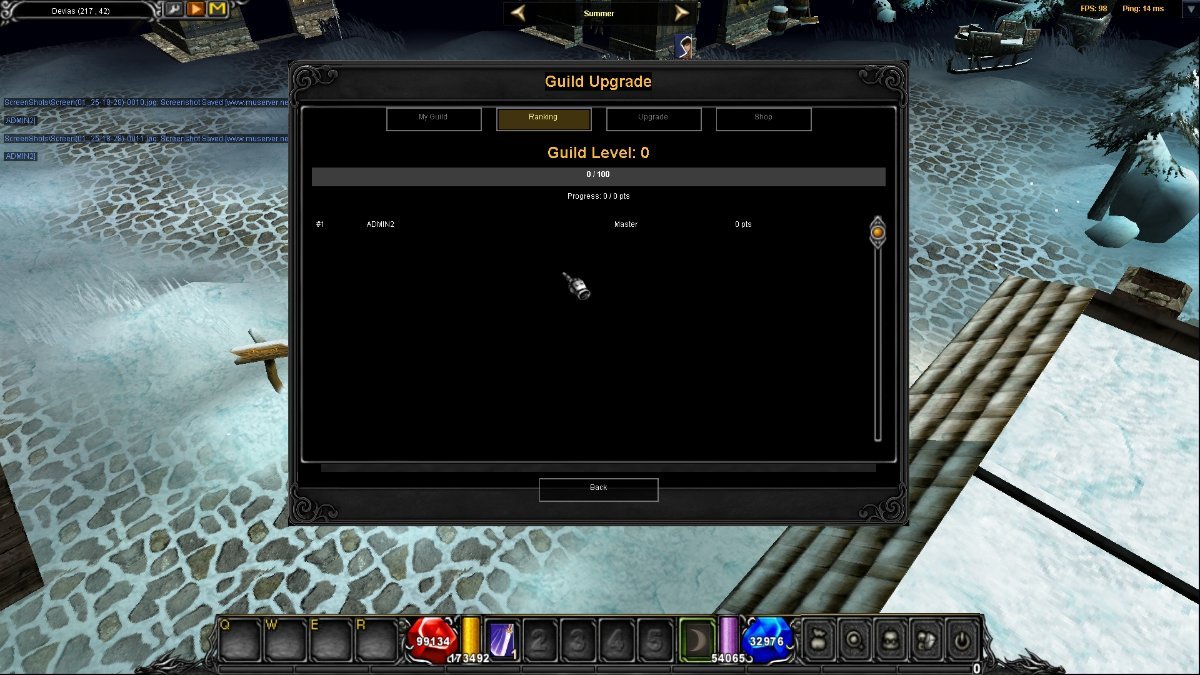This screenshot has width=1200, height=675.
Task: Grab the orange ranking list scrollbar handle
Action: [877, 232]
